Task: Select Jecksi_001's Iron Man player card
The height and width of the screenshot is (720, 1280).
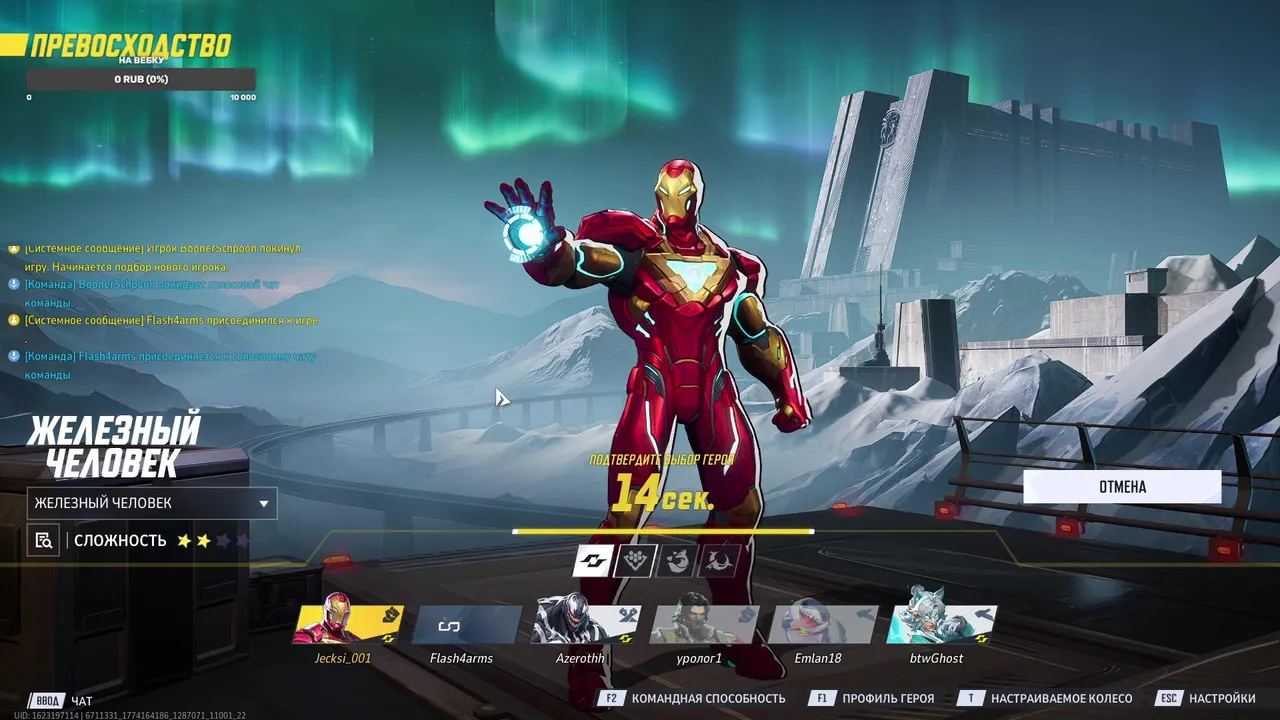Action: click(x=348, y=625)
